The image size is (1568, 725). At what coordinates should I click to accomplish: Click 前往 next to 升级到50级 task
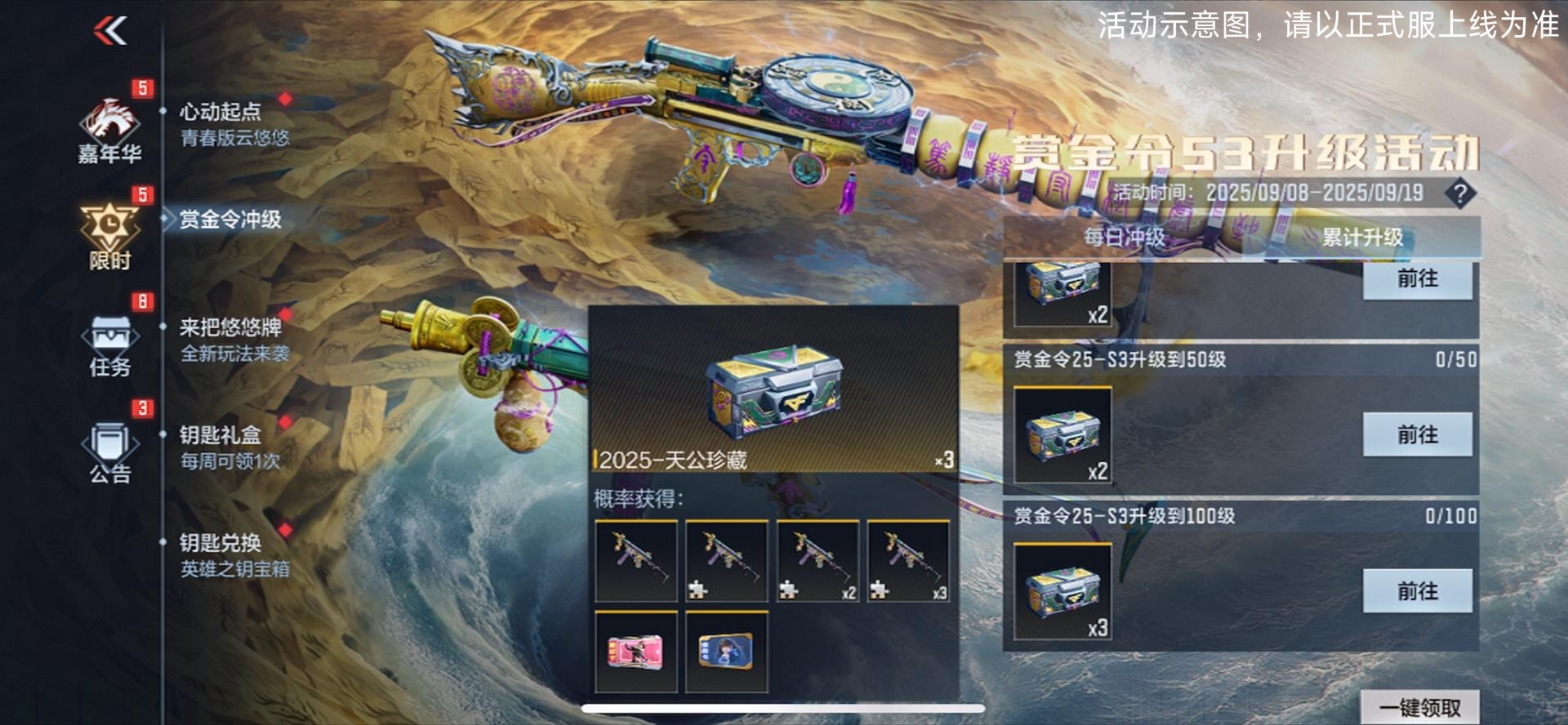[x=1419, y=435]
